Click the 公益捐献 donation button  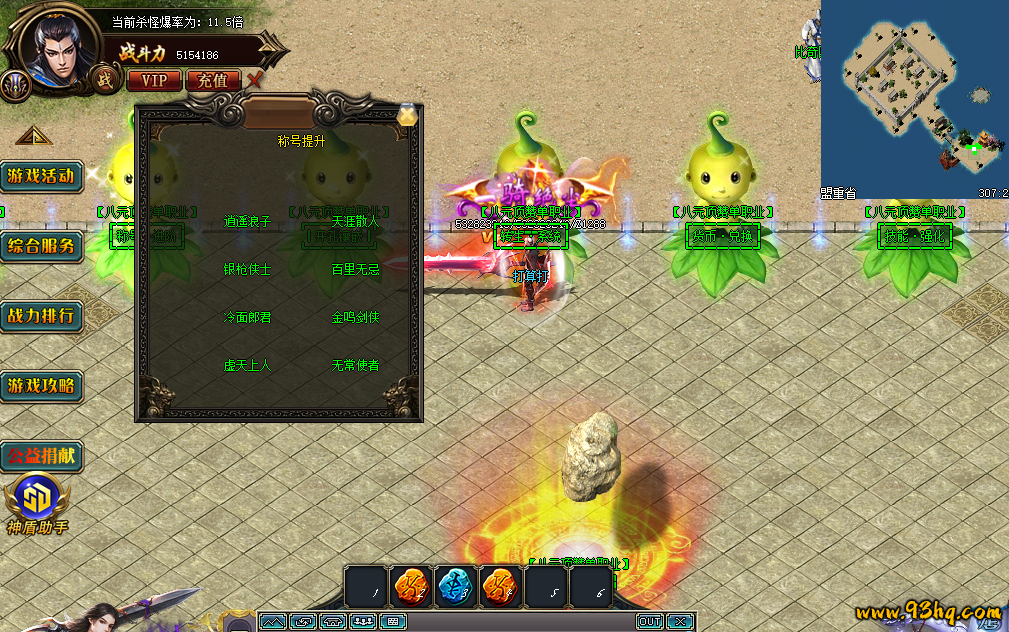pyautogui.click(x=41, y=456)
